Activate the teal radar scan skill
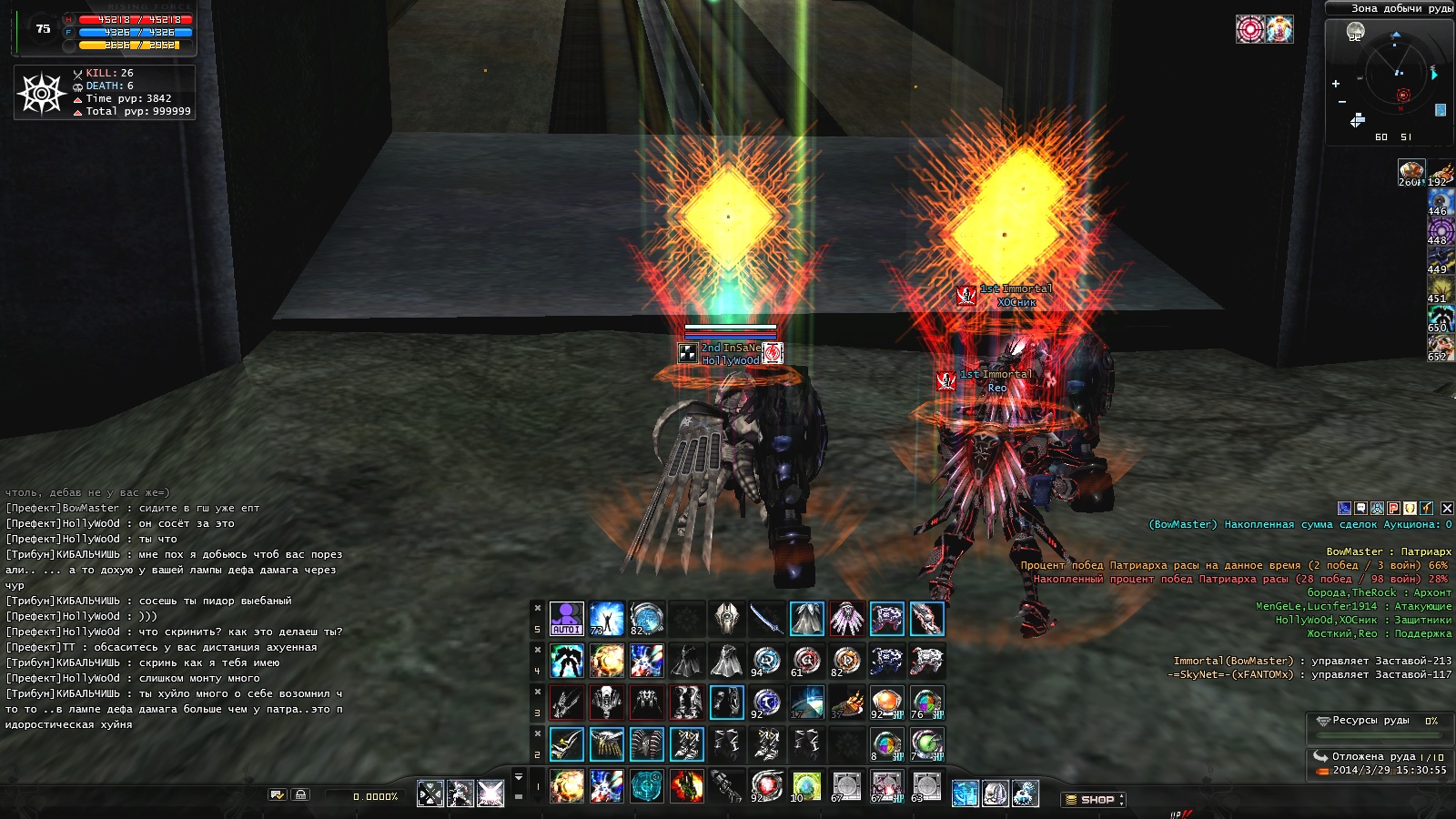The width and height of the screenshot is (1456, 819). [647, 786]
